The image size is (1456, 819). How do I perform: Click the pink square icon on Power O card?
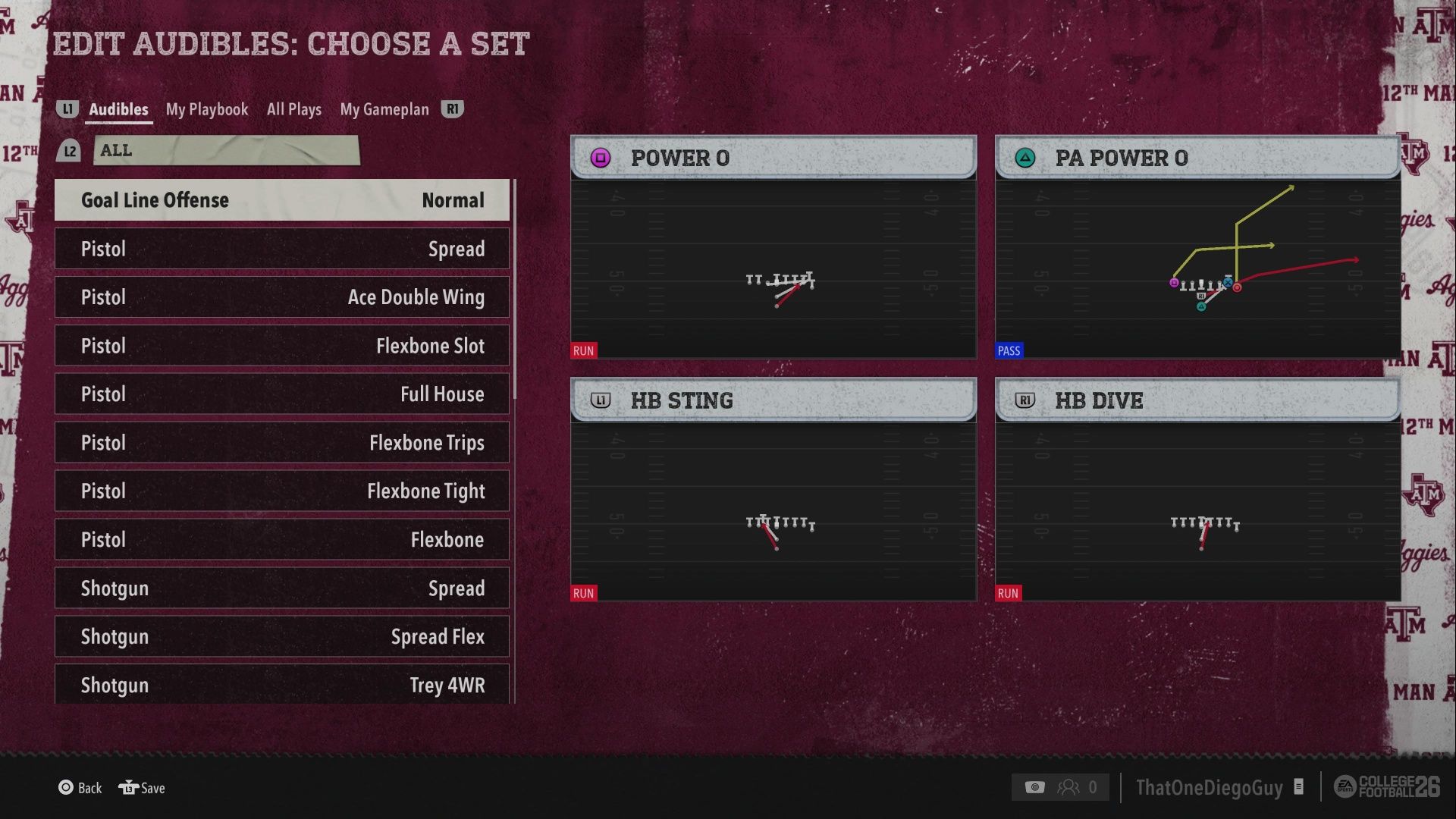[601, 158]
